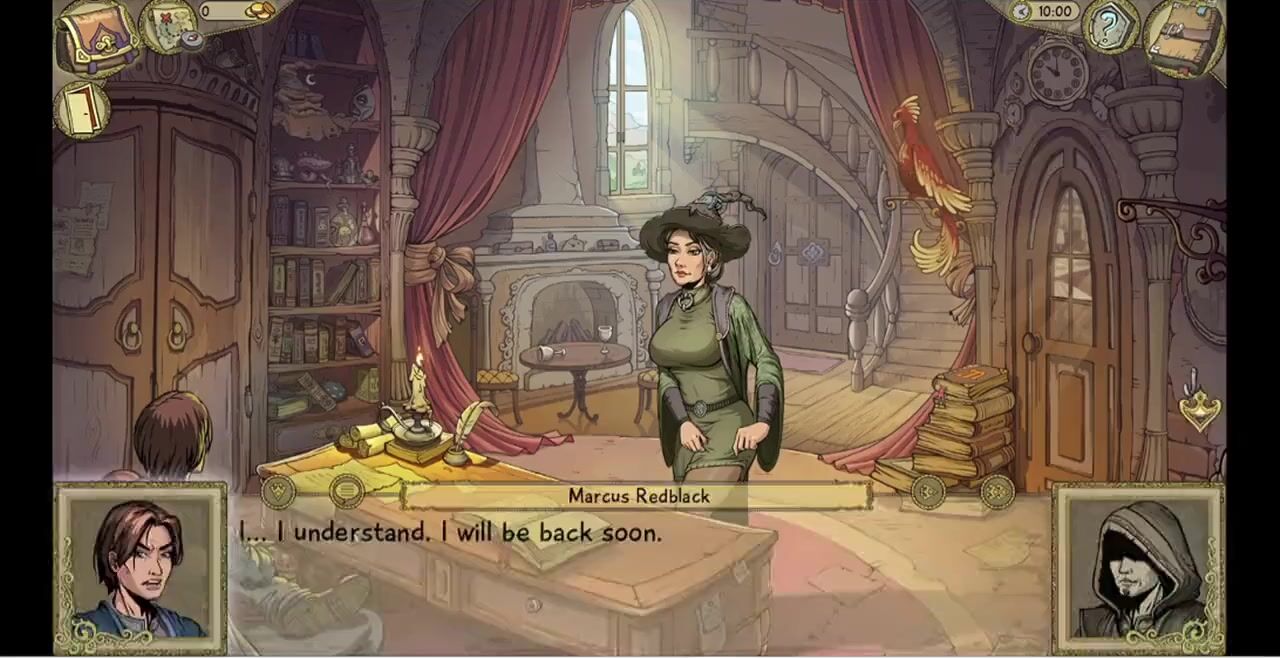Click the single-arrow skip dialogue button
The width and height of the screenshot is (1280, 658).
coord(928,491)
